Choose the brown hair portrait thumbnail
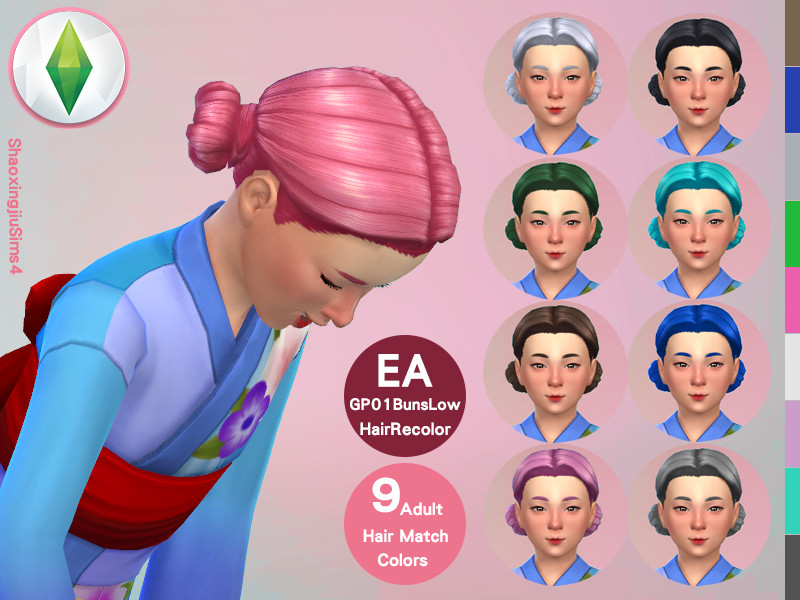Viewport: 800px width, 600px height. (x=555, y=372)
